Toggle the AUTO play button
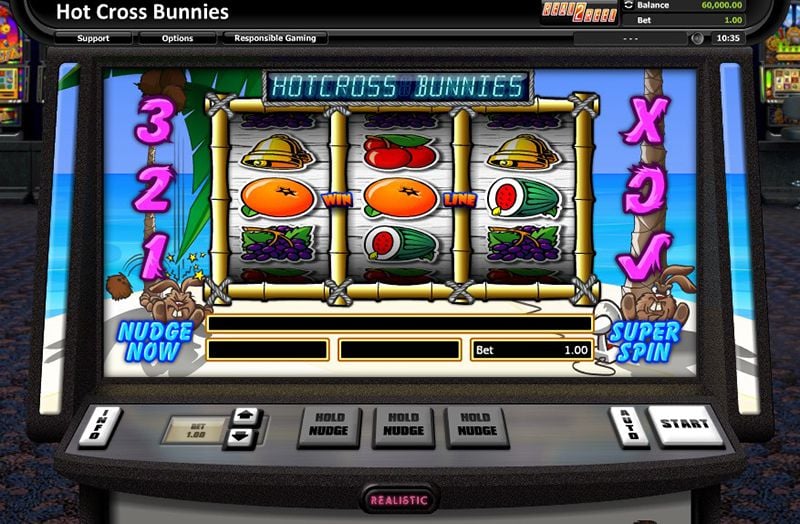Screen dimensions: 800x524 [x=629, y=426]
